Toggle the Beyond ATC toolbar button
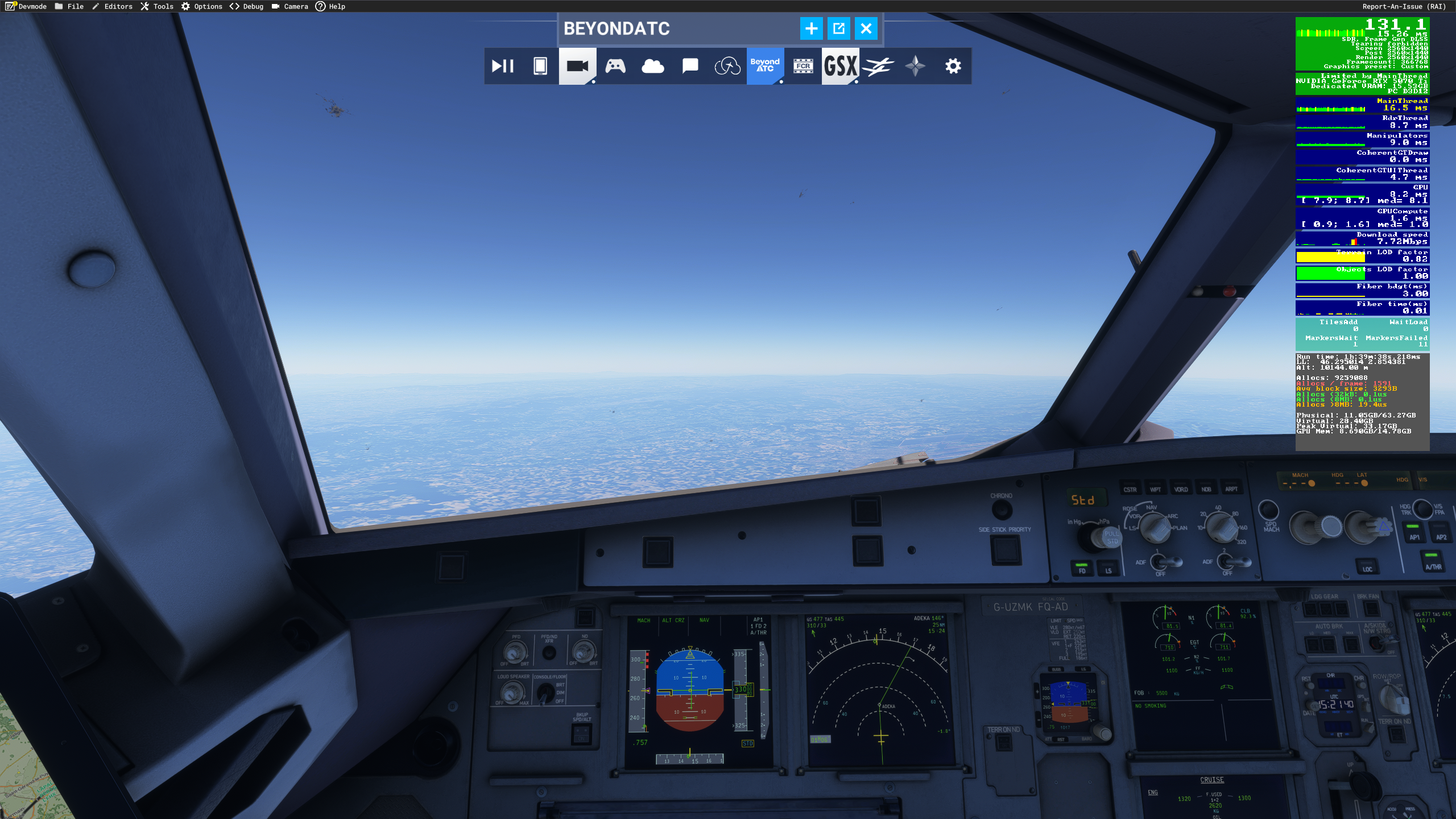This screenshot has width=1456, height=819. pyautogui.click(x=764, y=67)
